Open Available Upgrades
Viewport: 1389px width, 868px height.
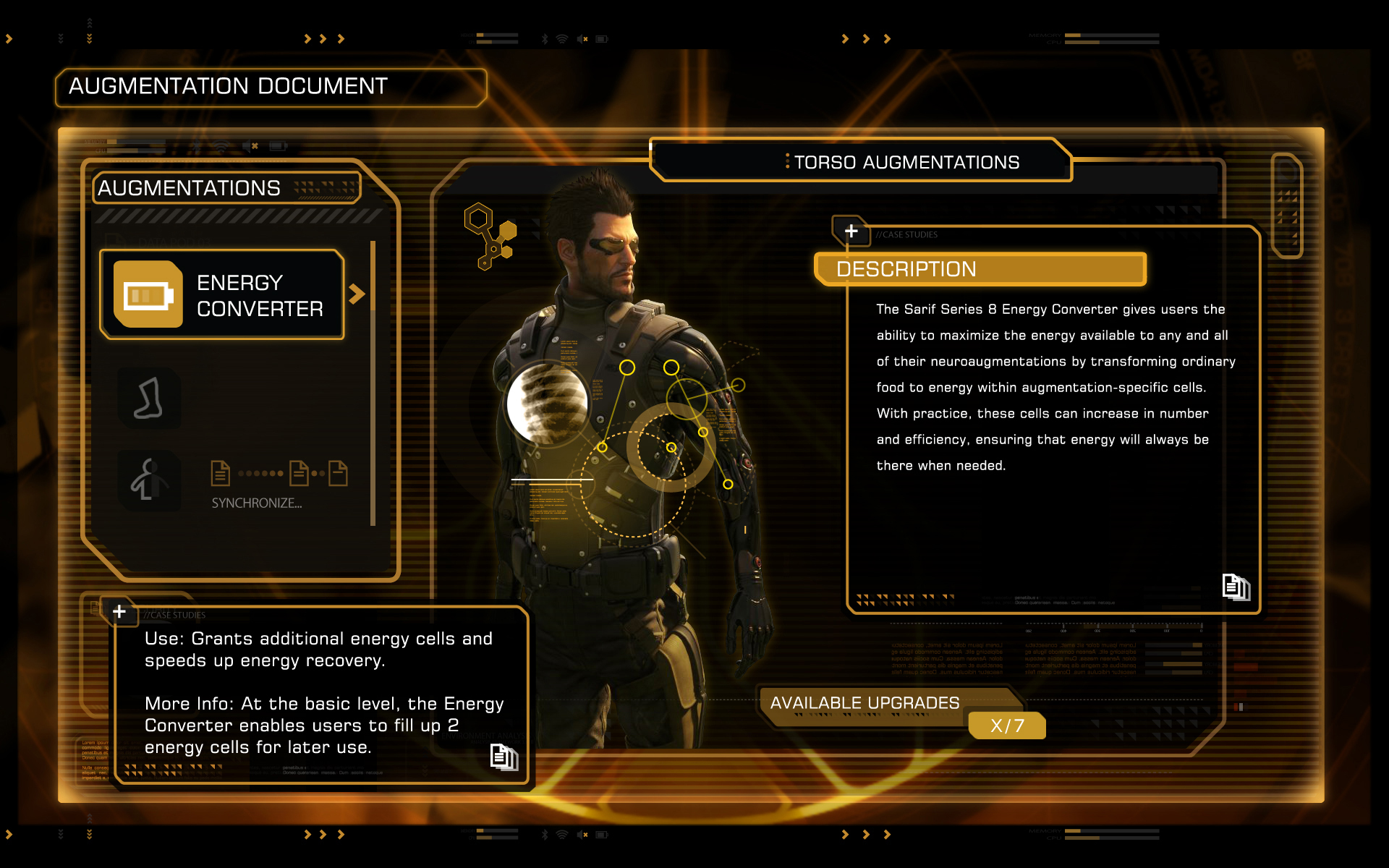865,703
